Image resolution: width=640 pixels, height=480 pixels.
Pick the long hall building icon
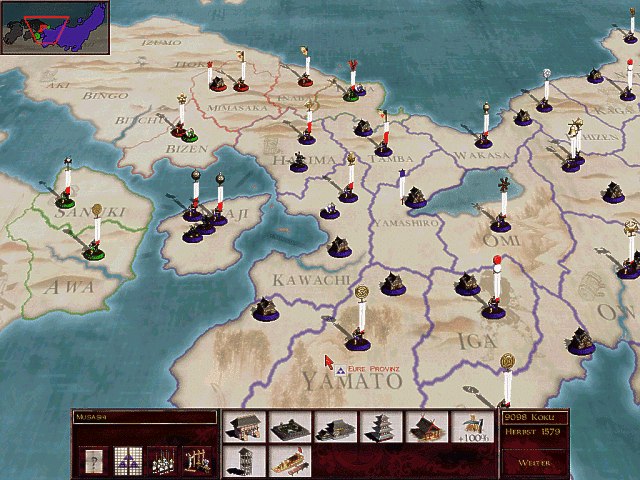336,427
